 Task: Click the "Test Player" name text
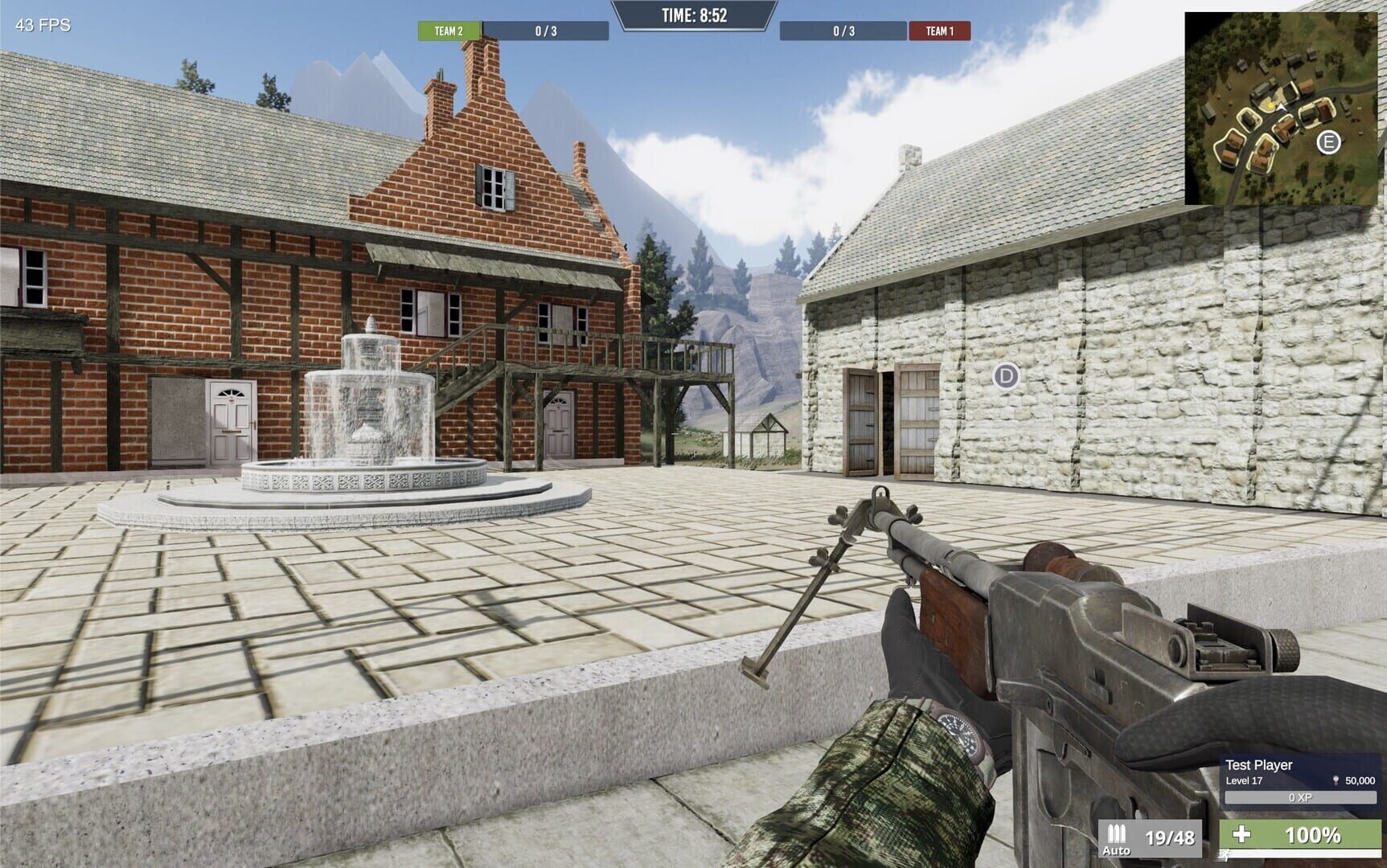tap(1259, 764)
